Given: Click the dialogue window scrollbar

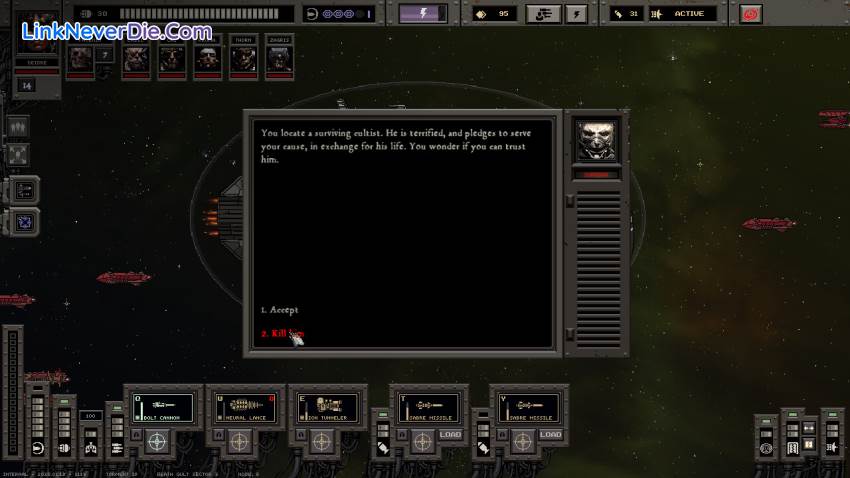Looking at the screenshot, I should tap(569, 268).
